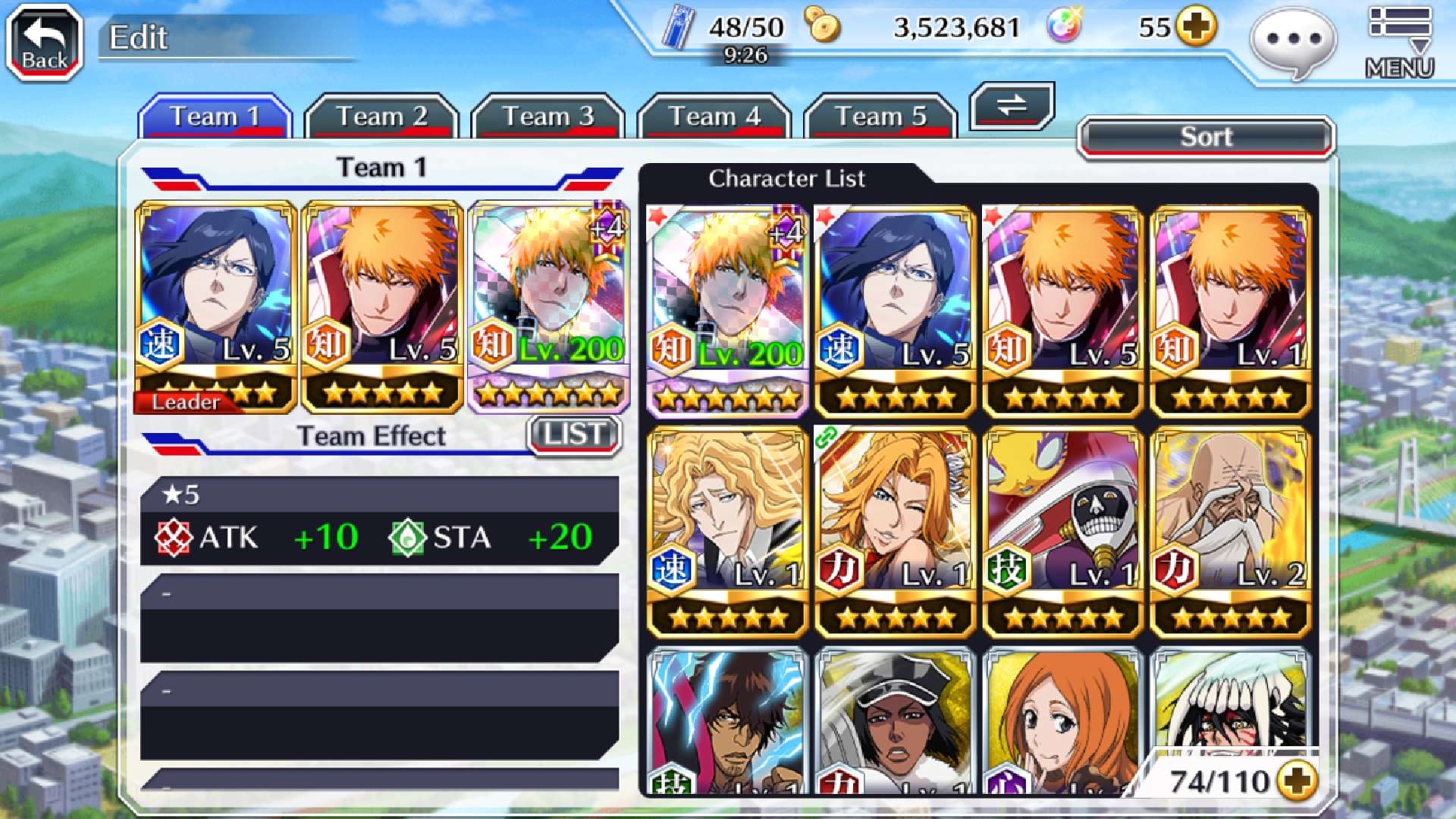The image size is (1456, 819).
Task: Choose the blonde-haired Lv. 1 character in the list
Action: (727, 532)
